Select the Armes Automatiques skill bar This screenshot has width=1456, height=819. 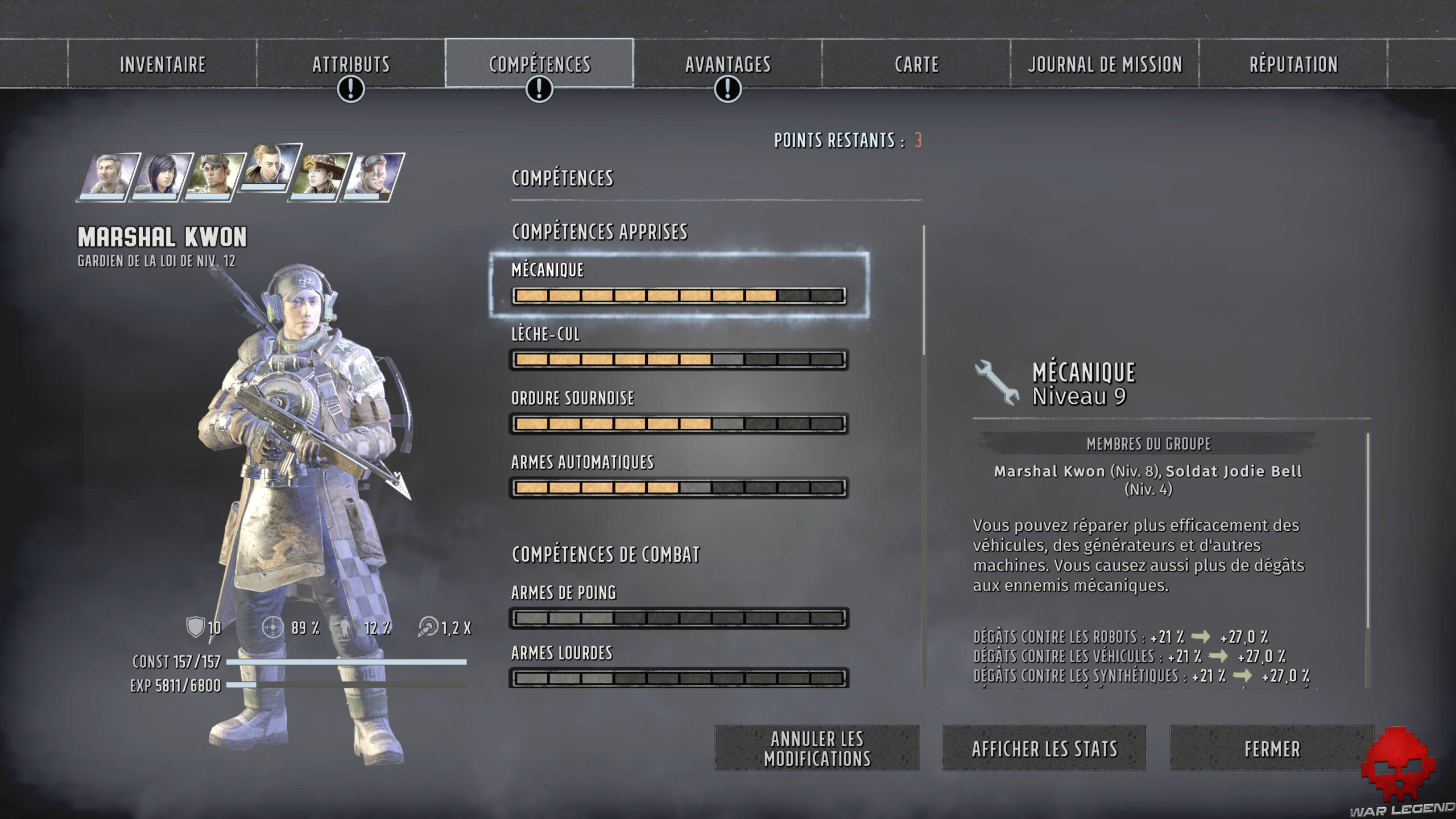[679, 488]
